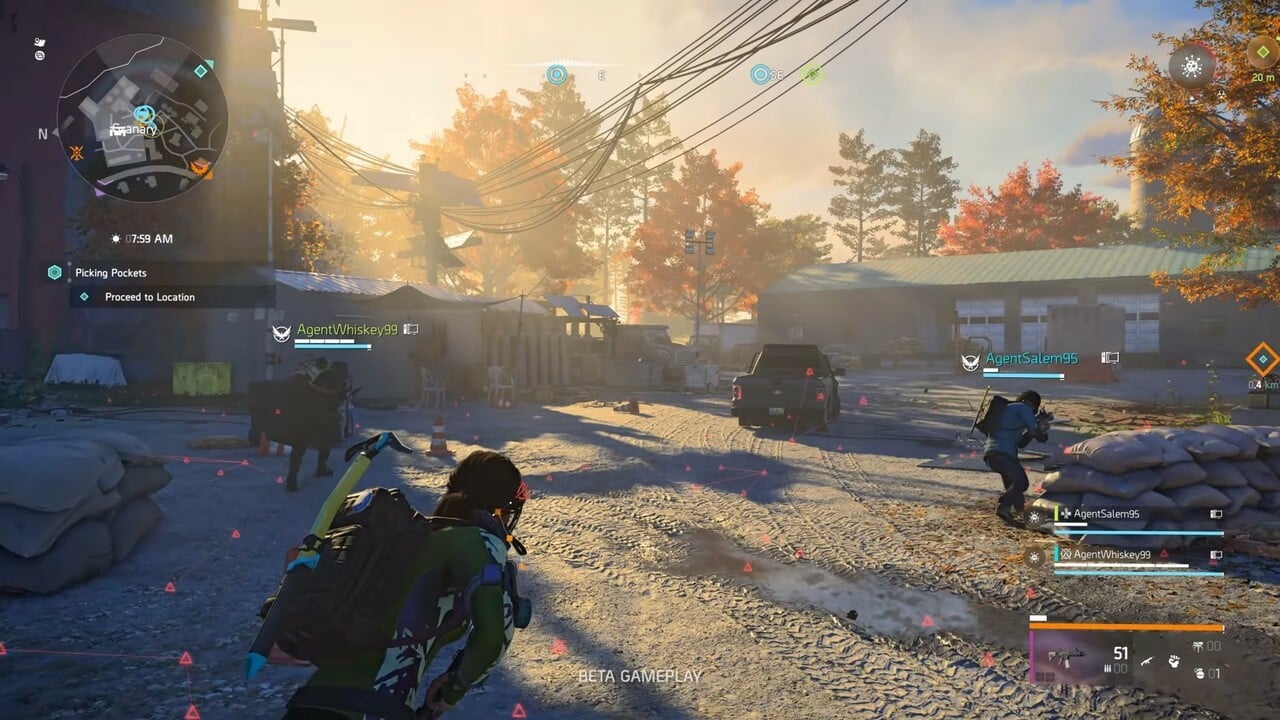The width and height of the screenshot is (1280, 720).
Task: Toggle AgentSalem95's voice chat speaker indicator
Action: (1217, 515)
